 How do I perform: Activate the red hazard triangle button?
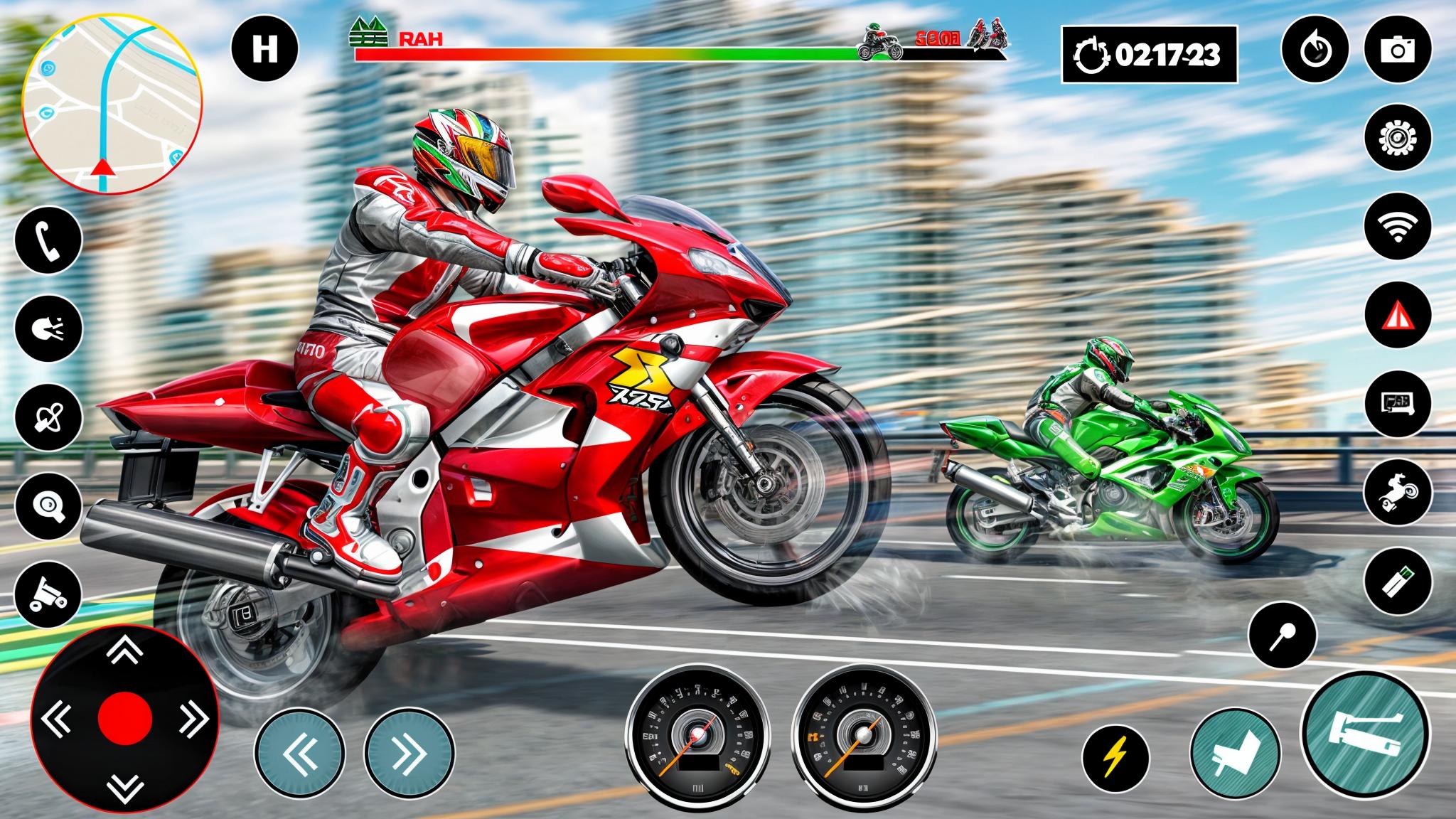[x=1398, y=314]
